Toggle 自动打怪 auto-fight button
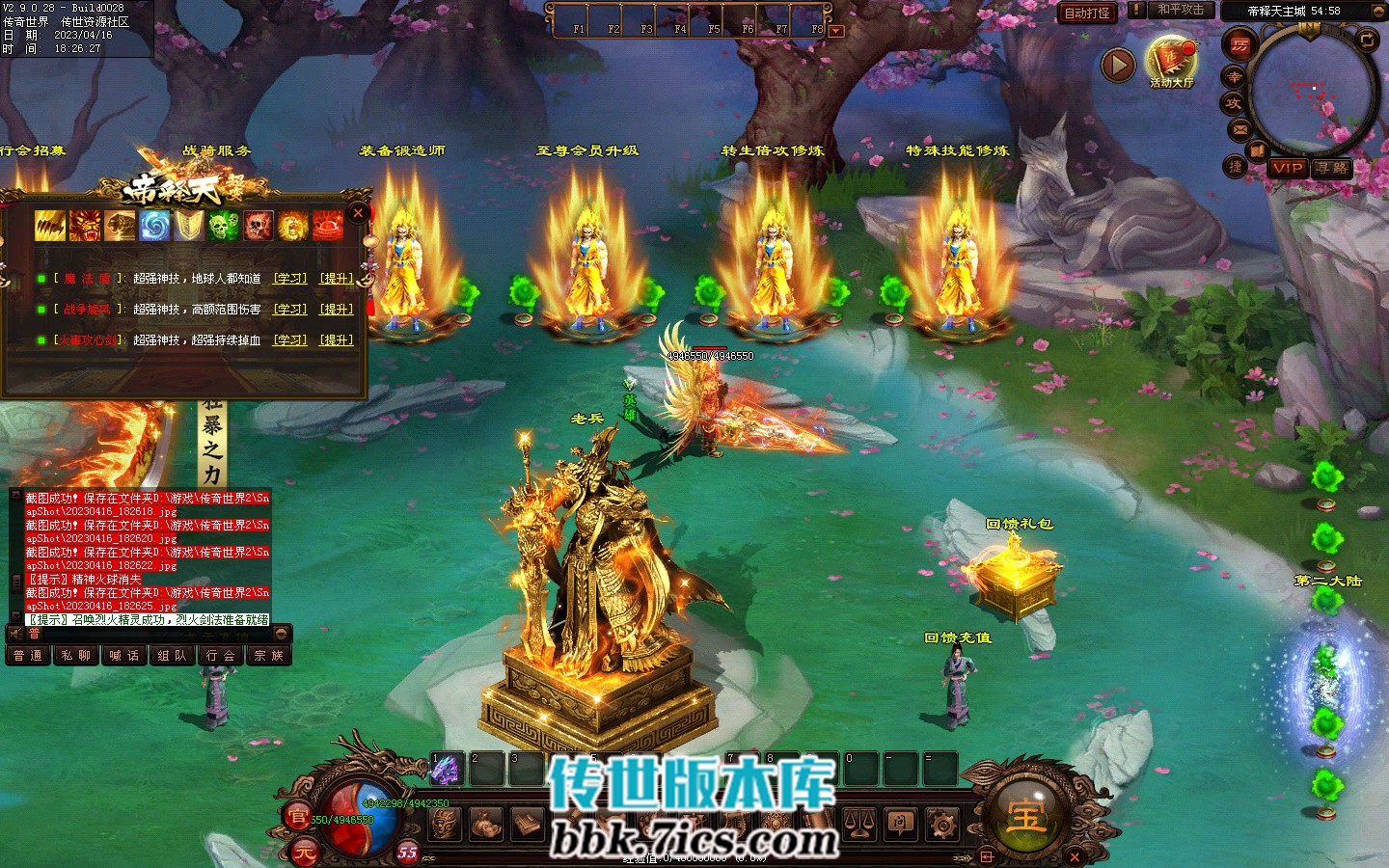Screen dimensions: 1389x868 (1087, 13)
